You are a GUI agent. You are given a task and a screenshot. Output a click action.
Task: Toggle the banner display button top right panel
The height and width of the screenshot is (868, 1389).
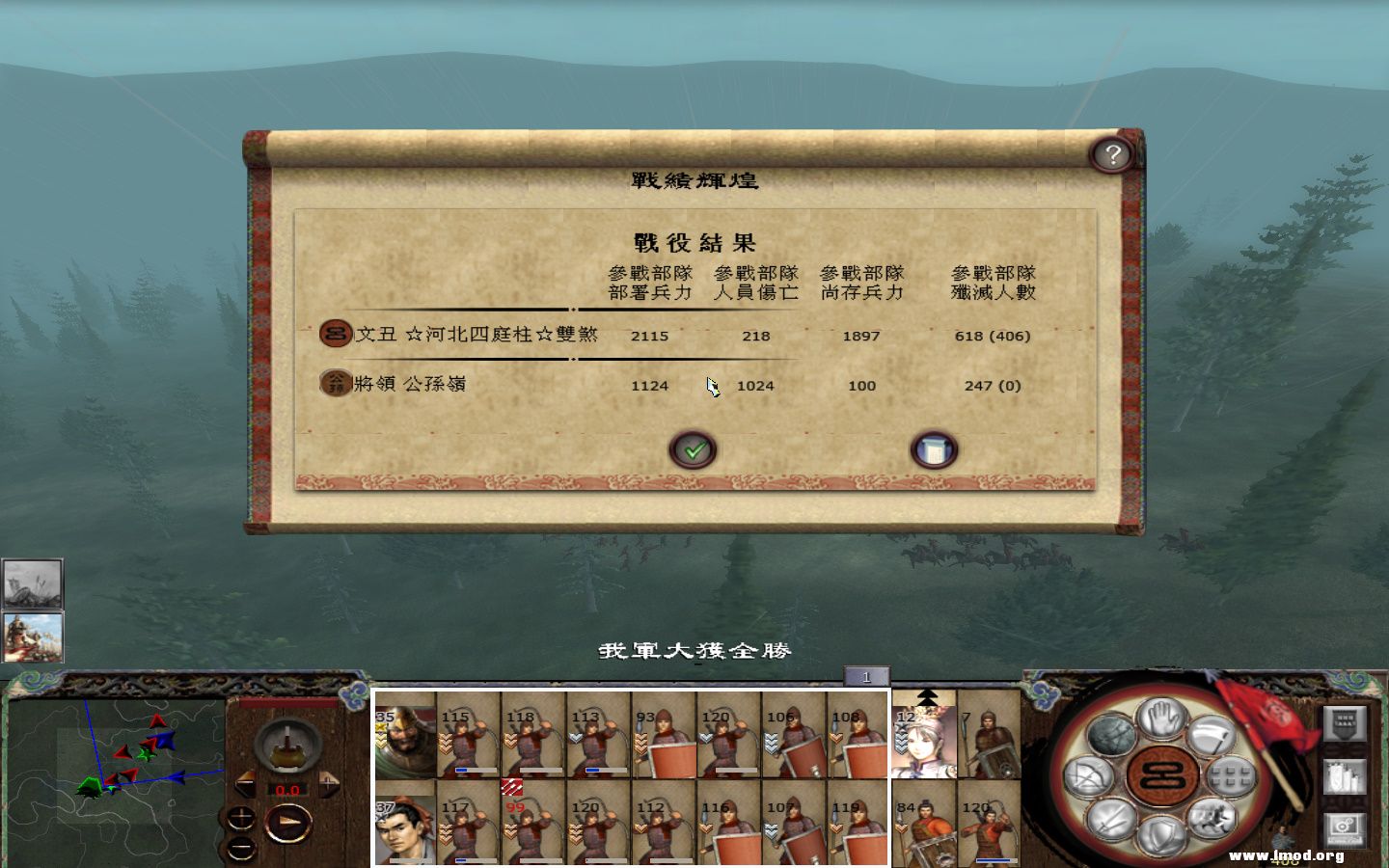pyautogui.click(x=1346, y=724)
